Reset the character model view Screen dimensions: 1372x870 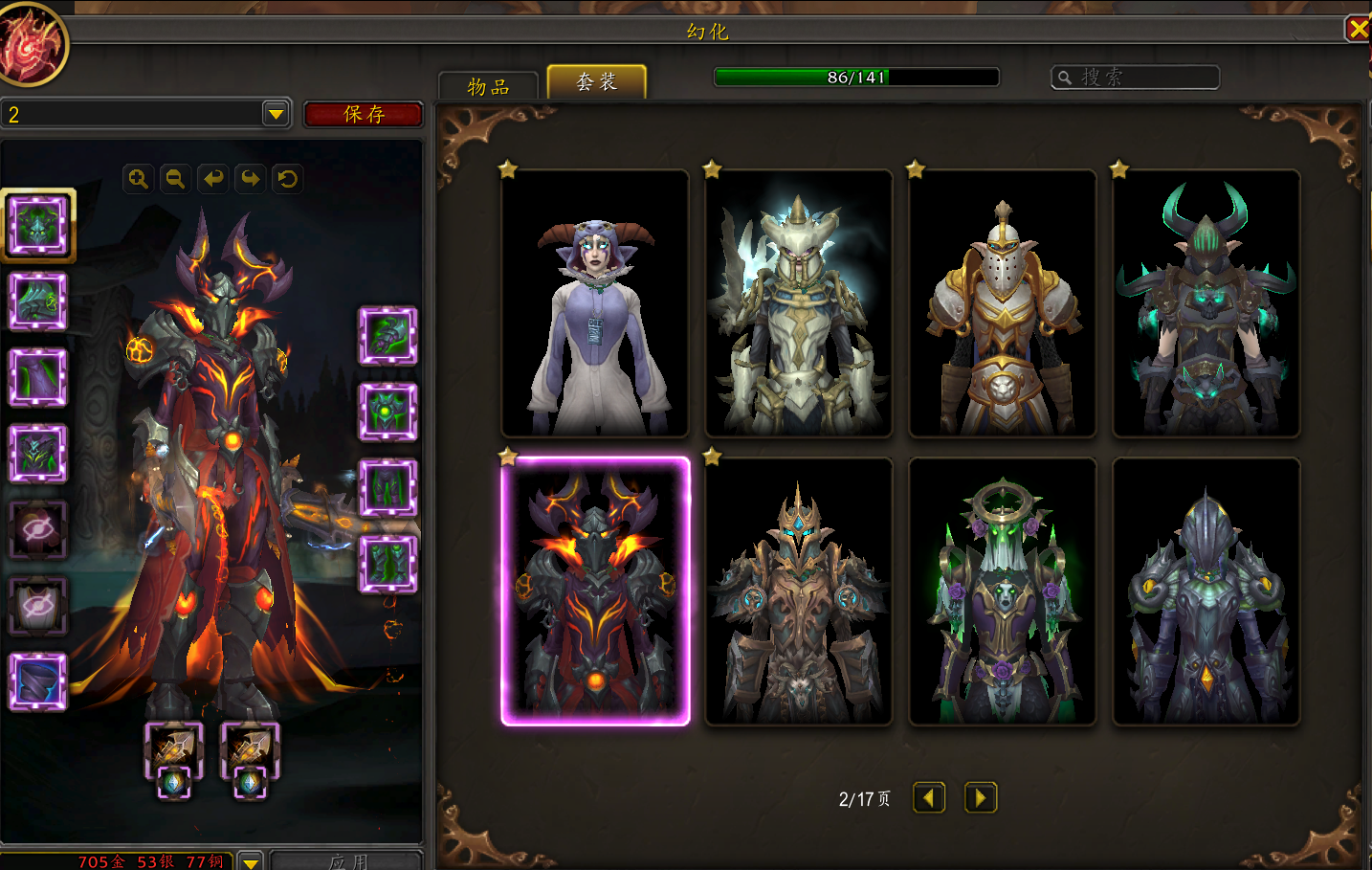[287, 179]
